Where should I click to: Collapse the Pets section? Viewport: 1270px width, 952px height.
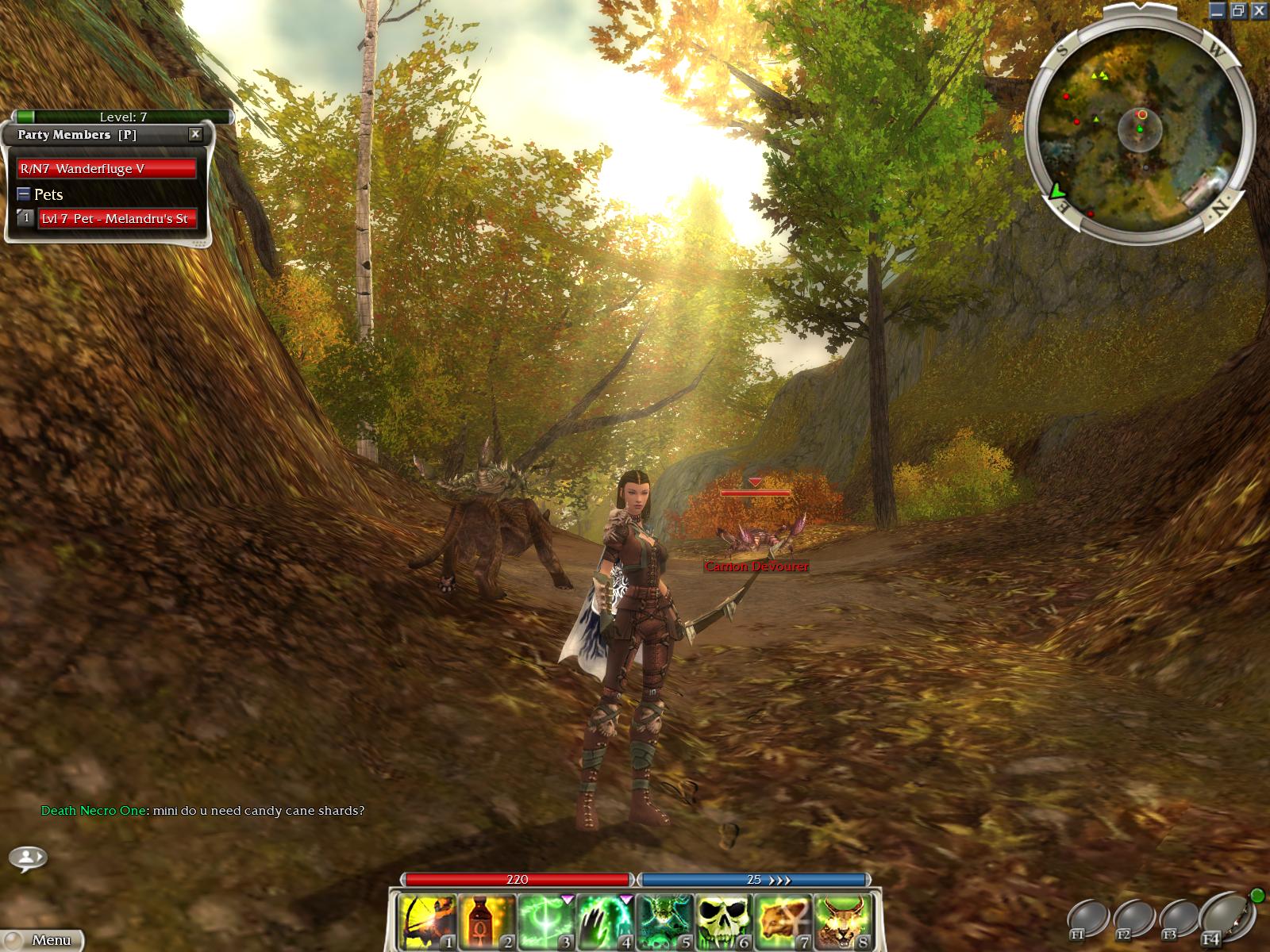[x=24, y=194]
